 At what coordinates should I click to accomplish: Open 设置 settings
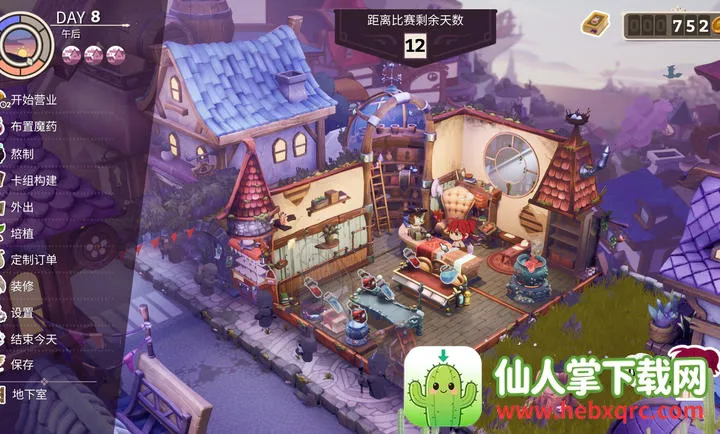(x=22, y=312)
